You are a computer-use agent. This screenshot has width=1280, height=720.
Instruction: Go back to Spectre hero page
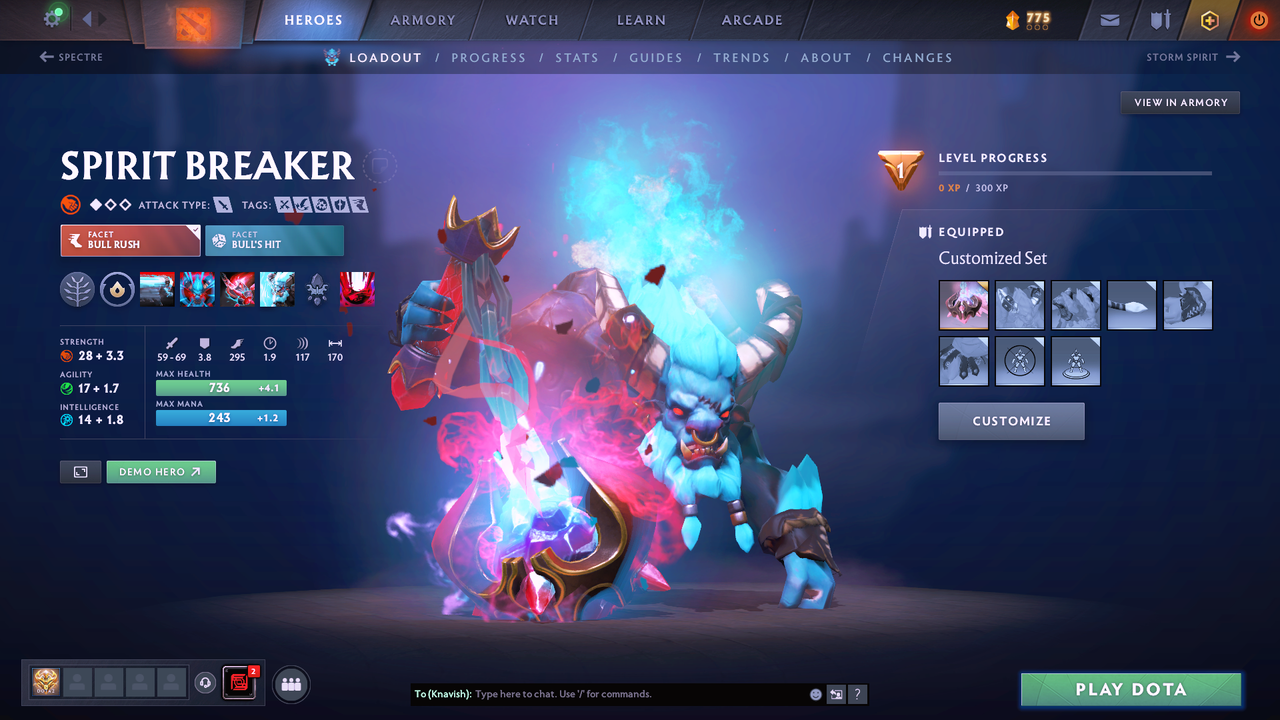point(71,57)
